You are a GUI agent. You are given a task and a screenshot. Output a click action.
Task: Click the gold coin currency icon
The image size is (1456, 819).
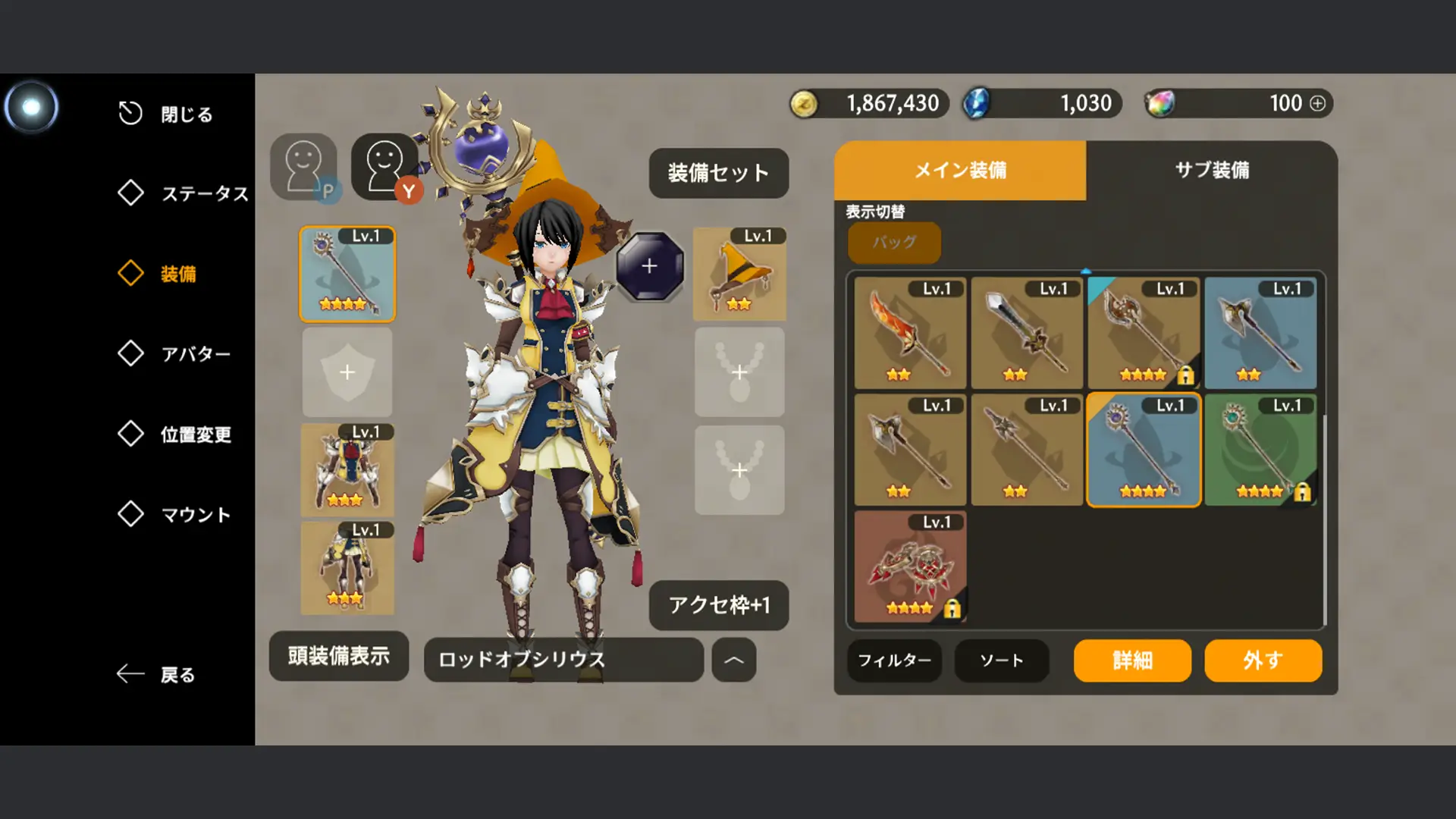(x=807, y=103)
